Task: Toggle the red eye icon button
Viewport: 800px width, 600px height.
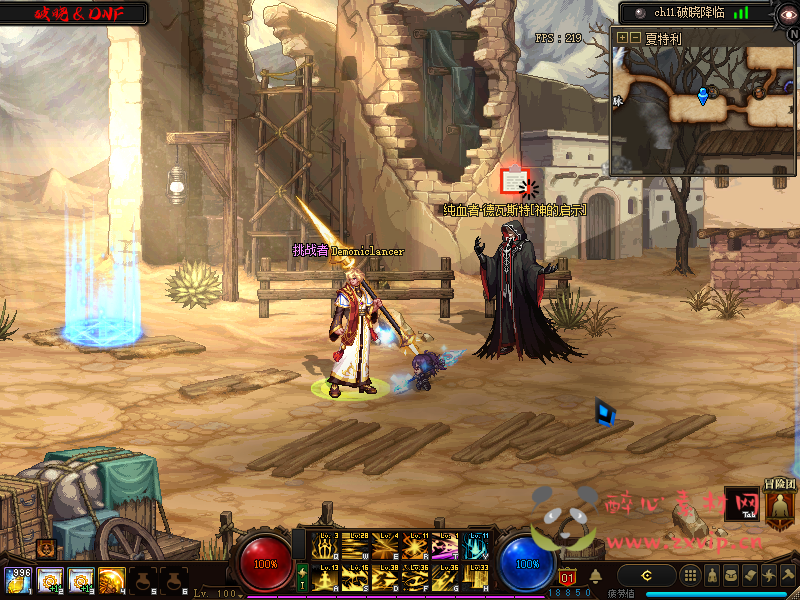Action: 787,13
